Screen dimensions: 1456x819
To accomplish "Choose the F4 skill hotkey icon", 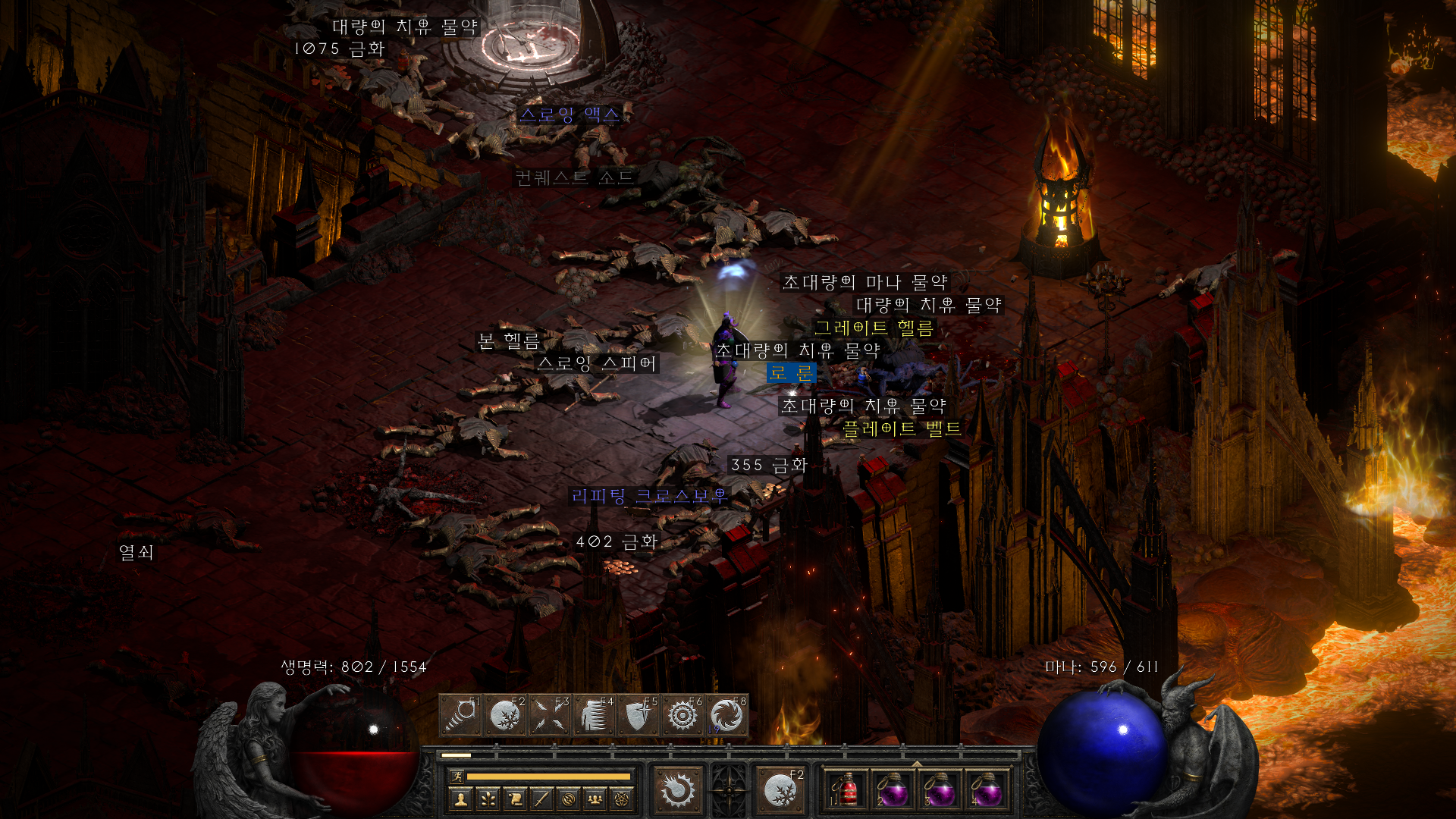I will coord(594,714).
